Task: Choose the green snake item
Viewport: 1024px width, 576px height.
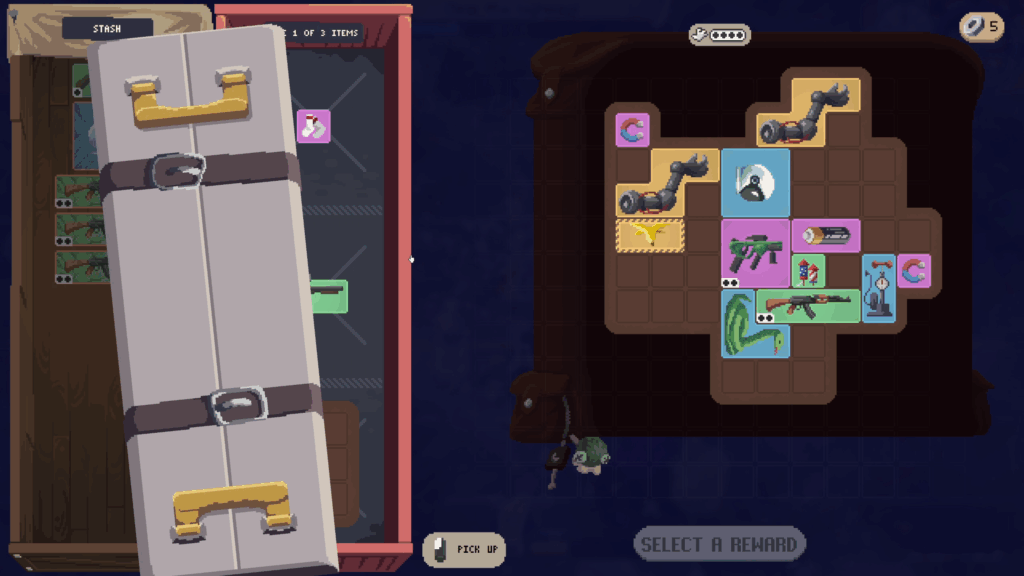Action: point(755,325)
